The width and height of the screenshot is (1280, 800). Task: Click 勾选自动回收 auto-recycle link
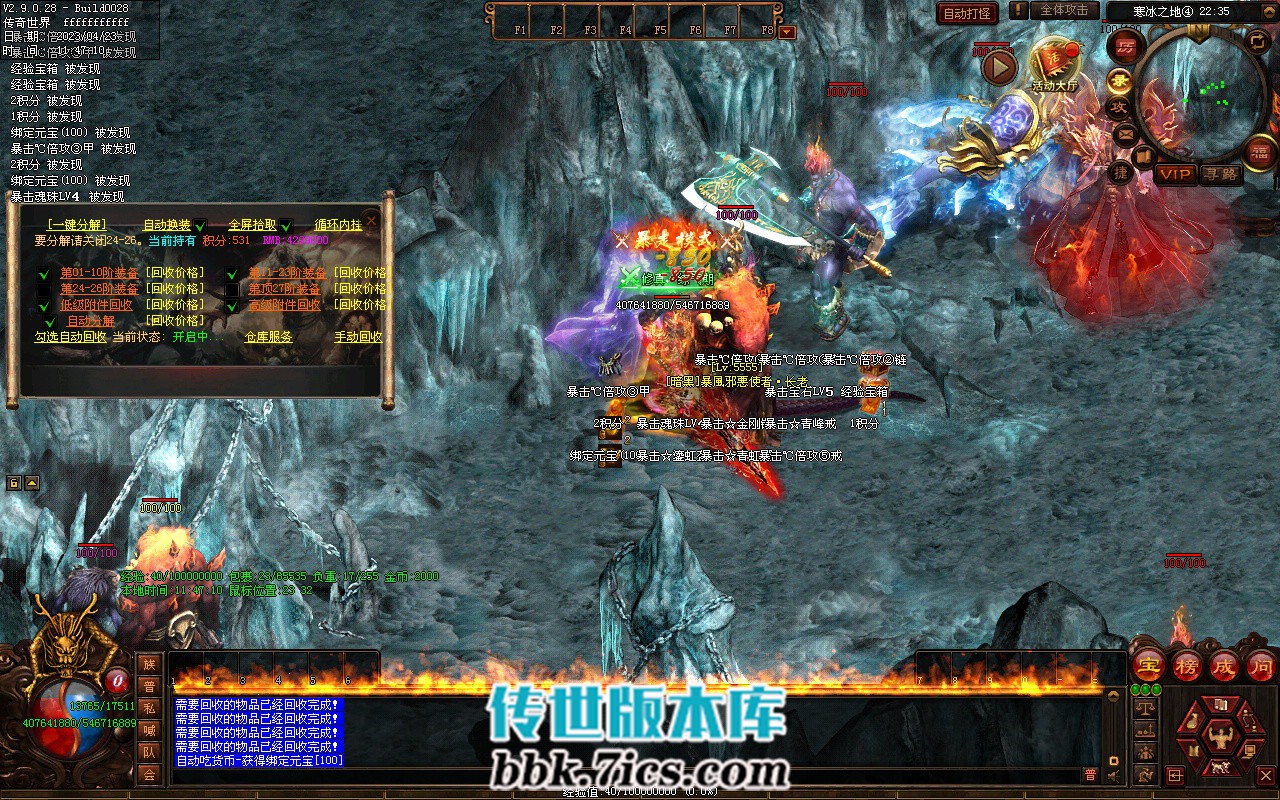pyautogui.click(x=70, y=337)
